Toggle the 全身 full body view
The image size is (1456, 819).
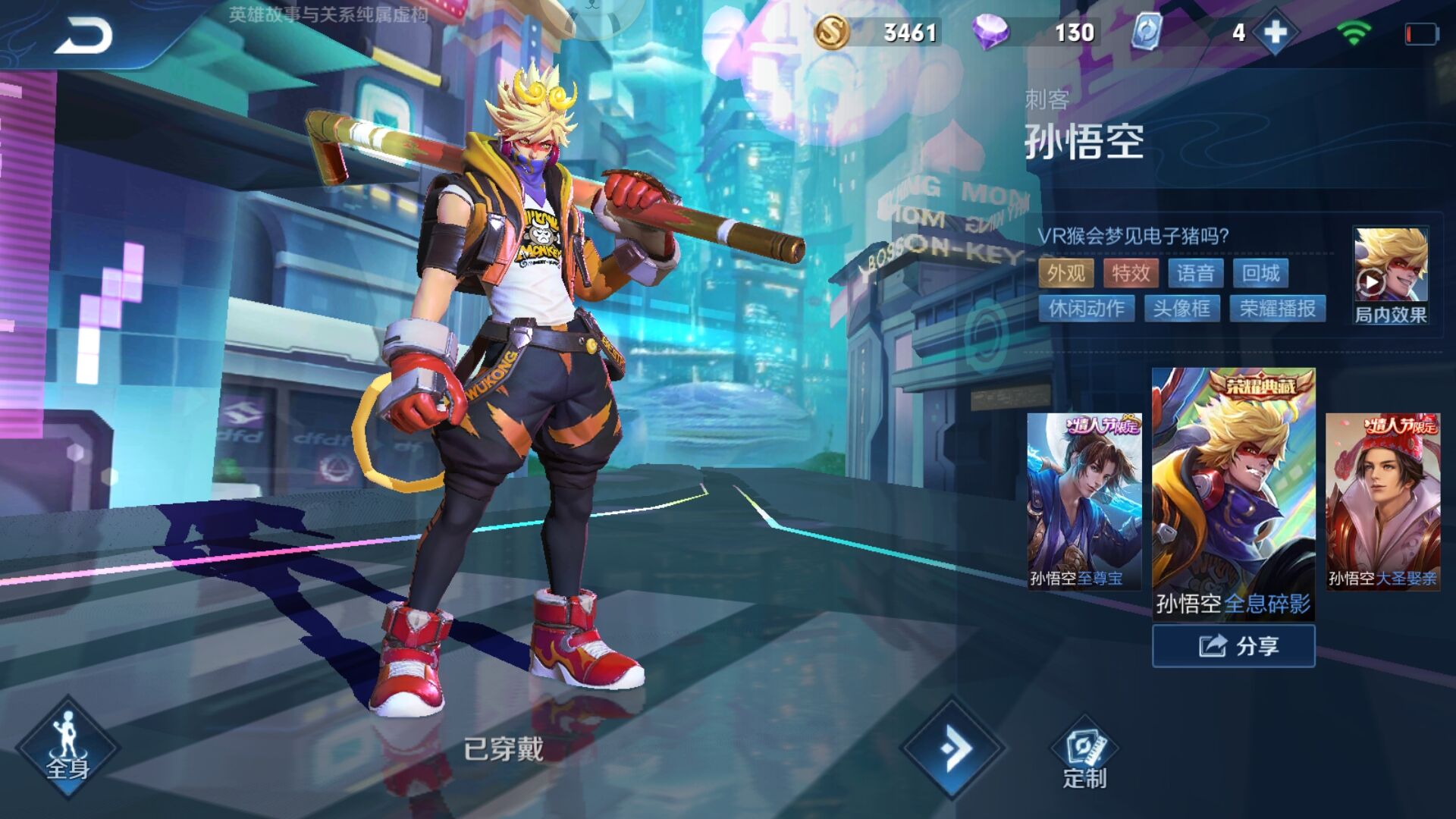pyautogui.click(x=68, y=748)
